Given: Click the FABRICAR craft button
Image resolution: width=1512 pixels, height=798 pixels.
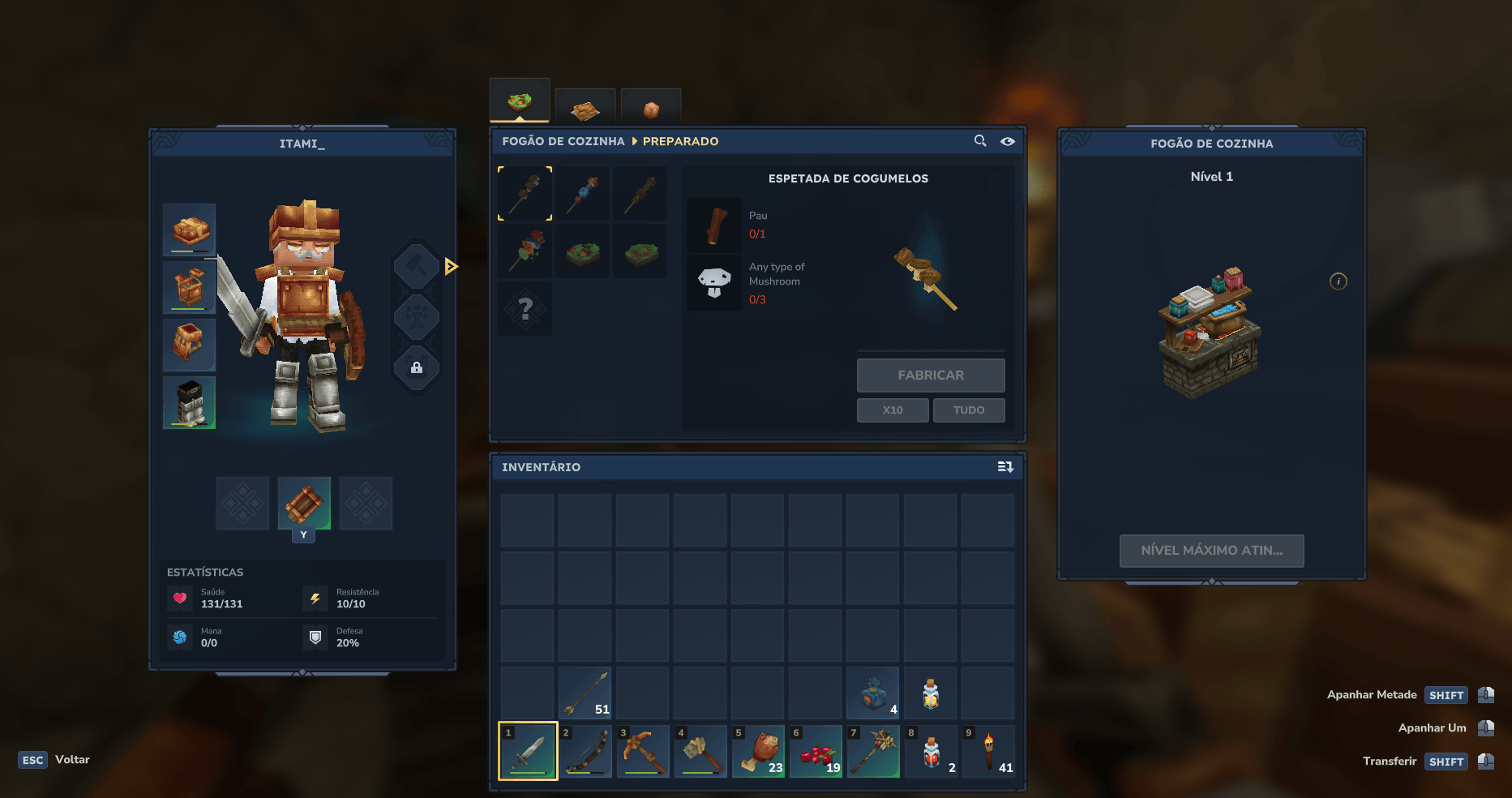Looking at the screenshot, I should click(x=930, y=375).
